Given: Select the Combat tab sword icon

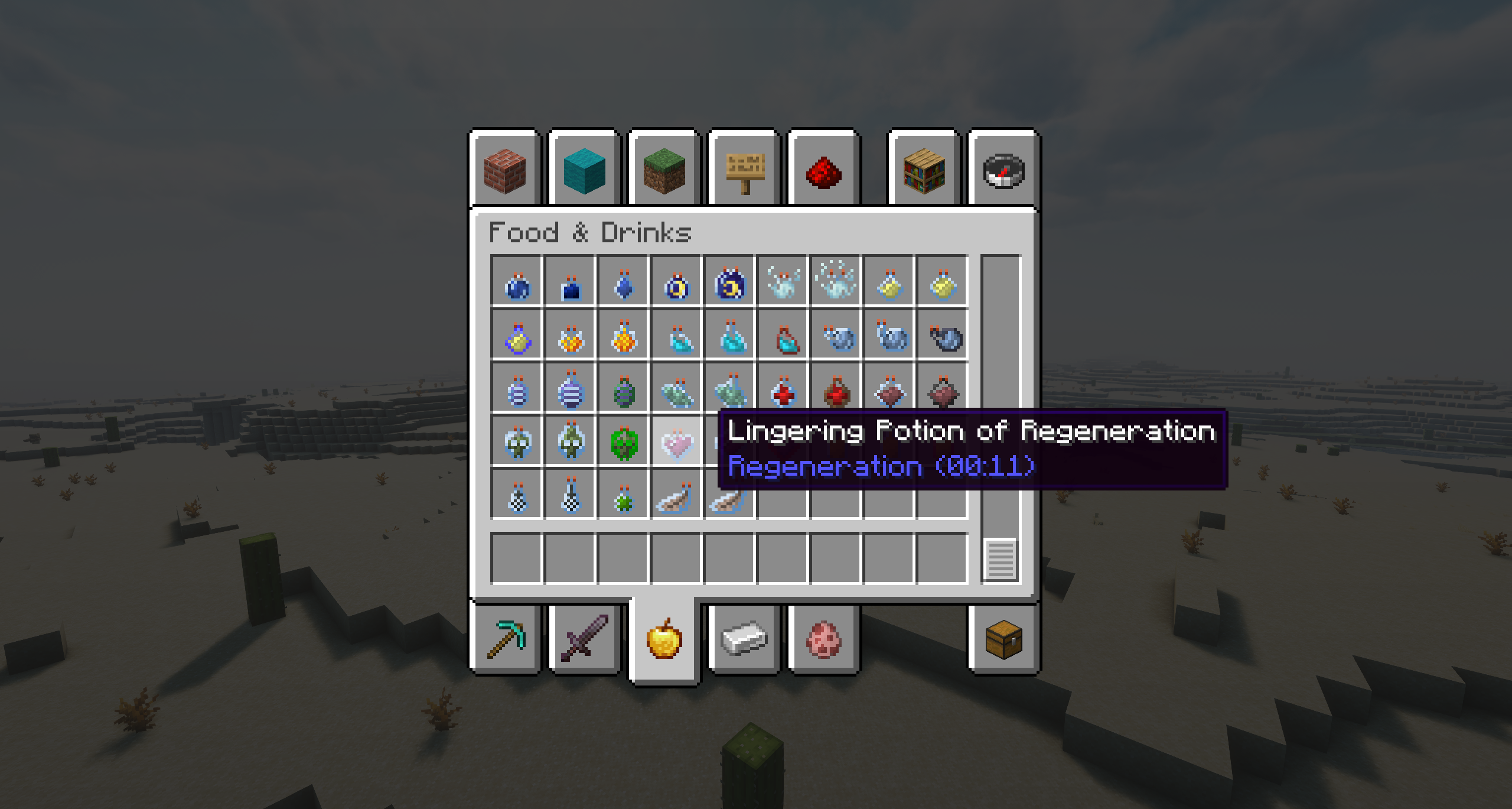Looking at the screenshot, I should point(585,641).
